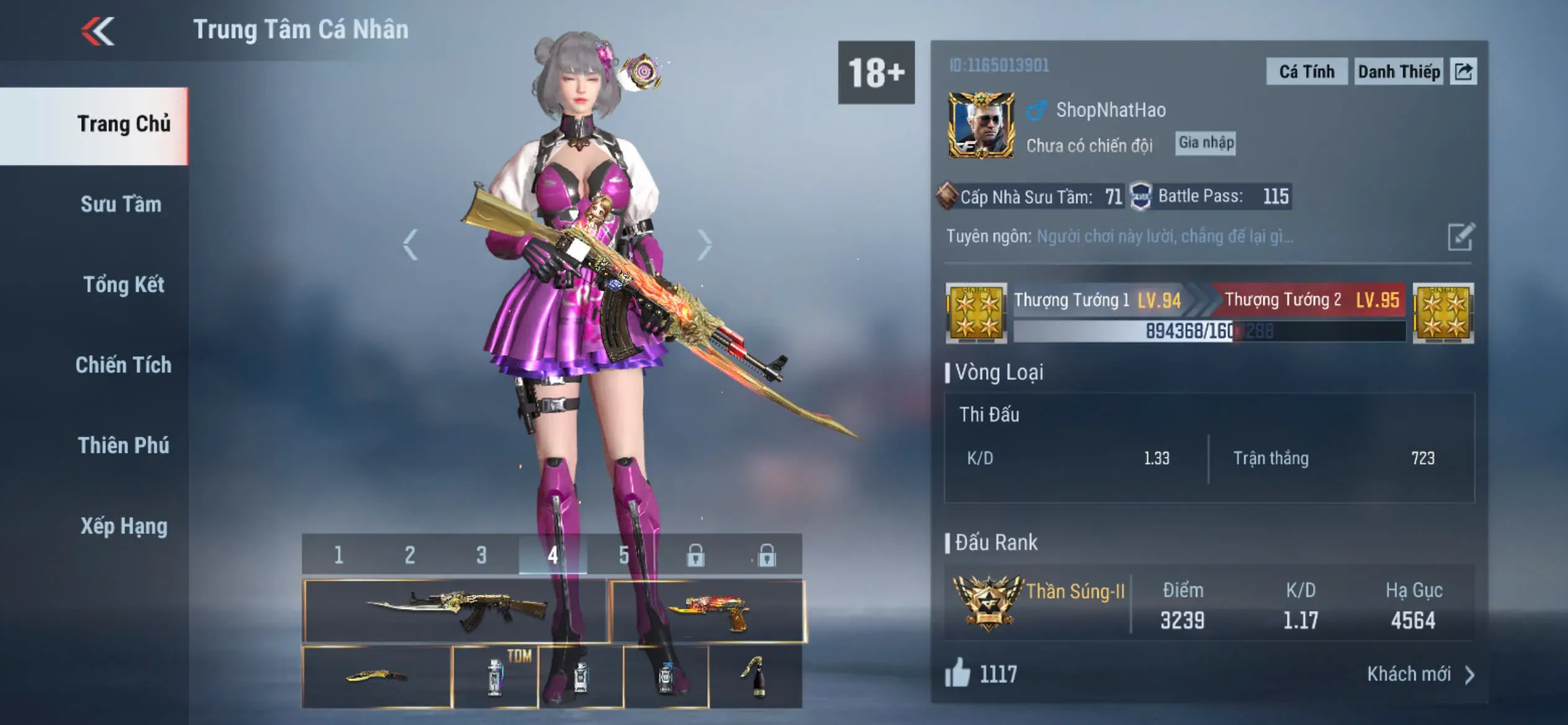Join a clan with Gia nhập
Image resolution: width=1568 pixels, height=725 pixels.
1206,143
